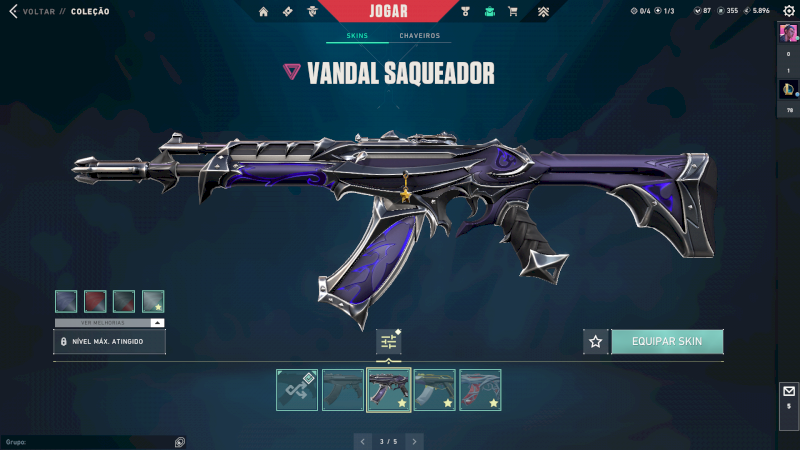The height and width of the screenshot is (450, 800).
Task: Open the skin filter sliders button
Action: click(x=389, y=342)
